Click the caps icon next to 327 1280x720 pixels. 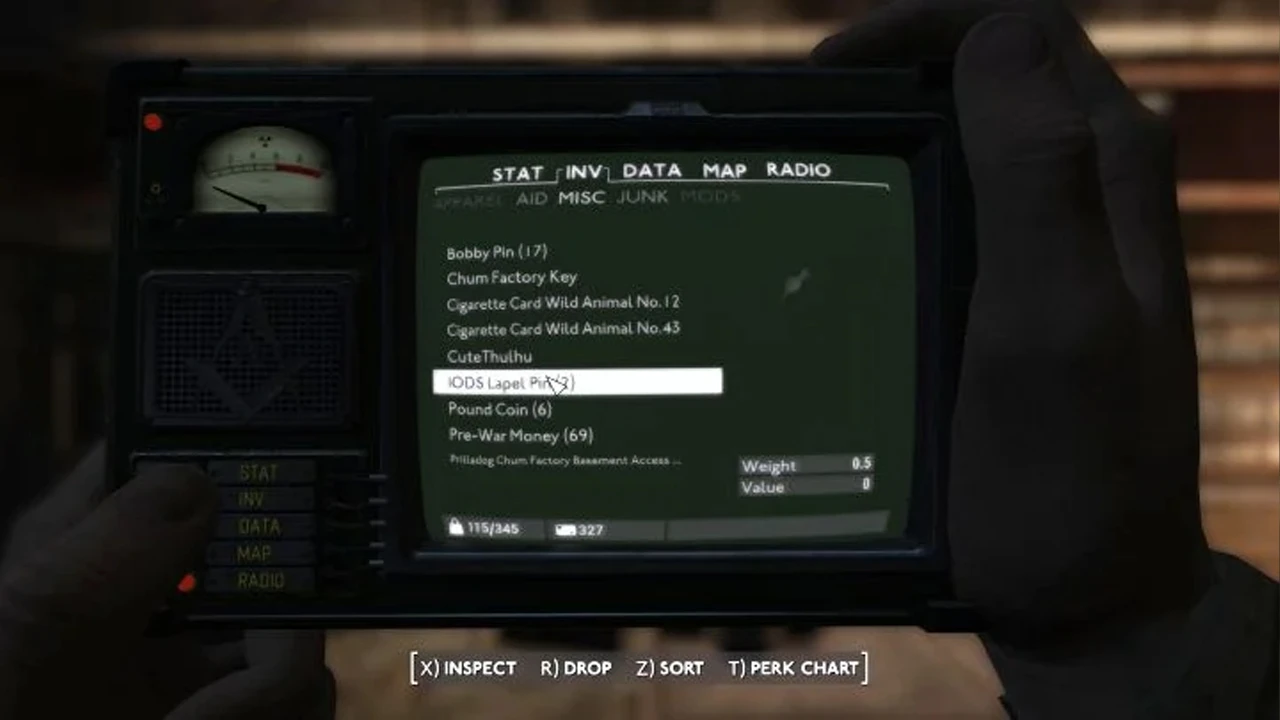564,529
